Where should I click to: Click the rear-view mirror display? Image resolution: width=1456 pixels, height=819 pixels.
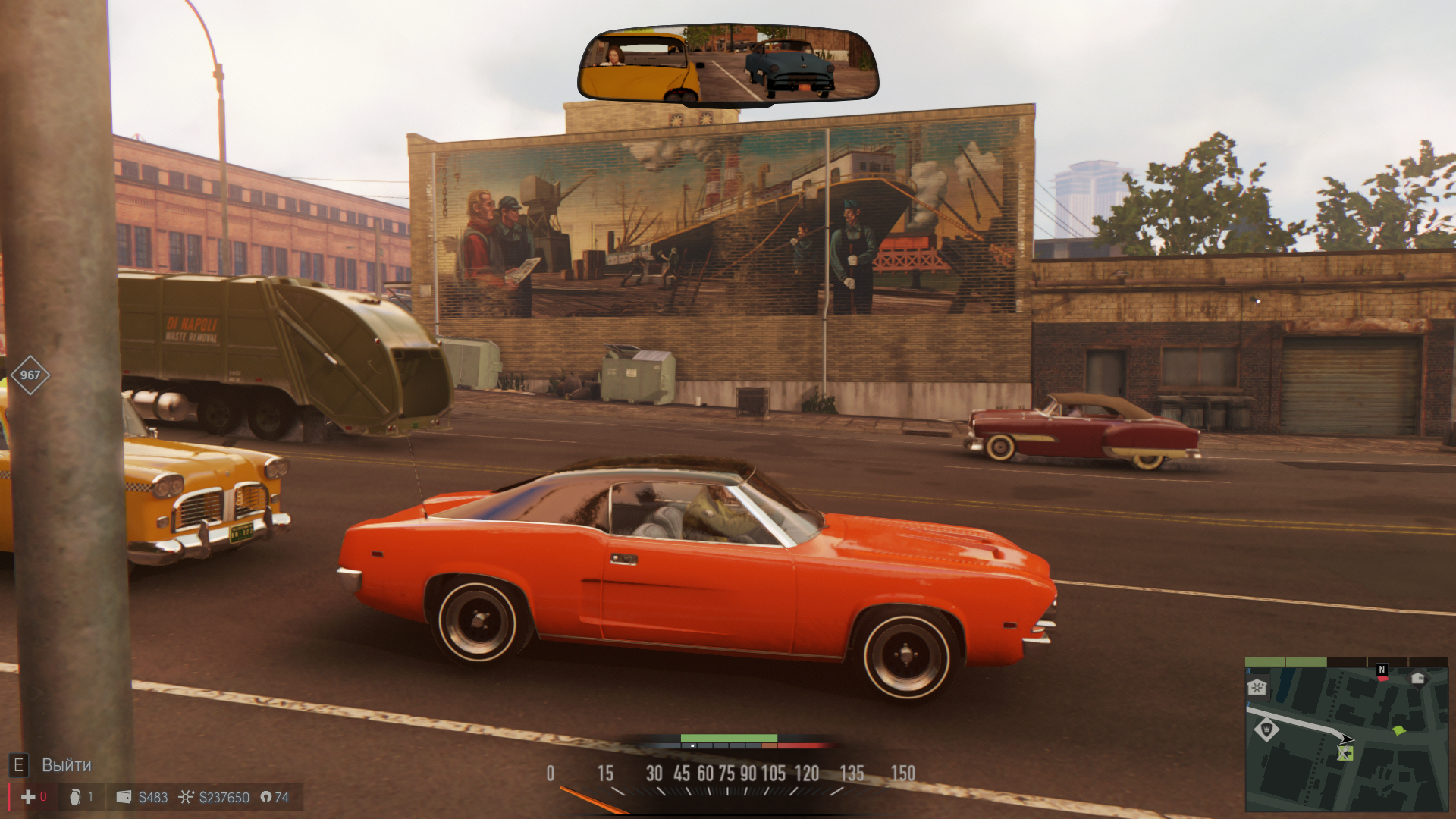[x=728, y=65]
